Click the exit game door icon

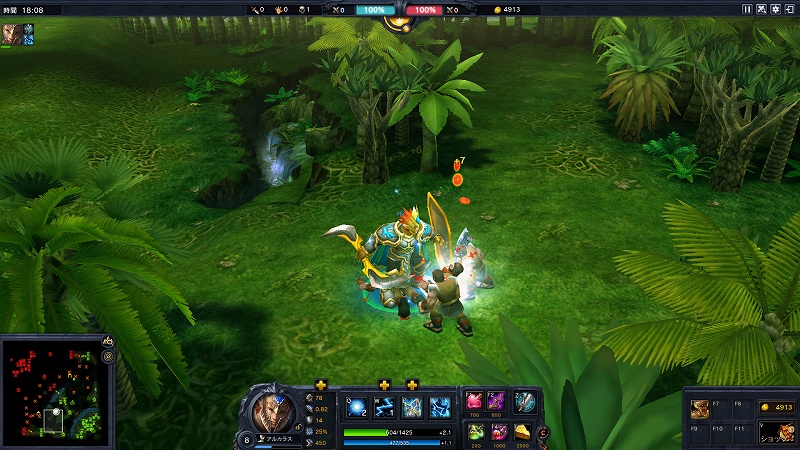[790, 9]
